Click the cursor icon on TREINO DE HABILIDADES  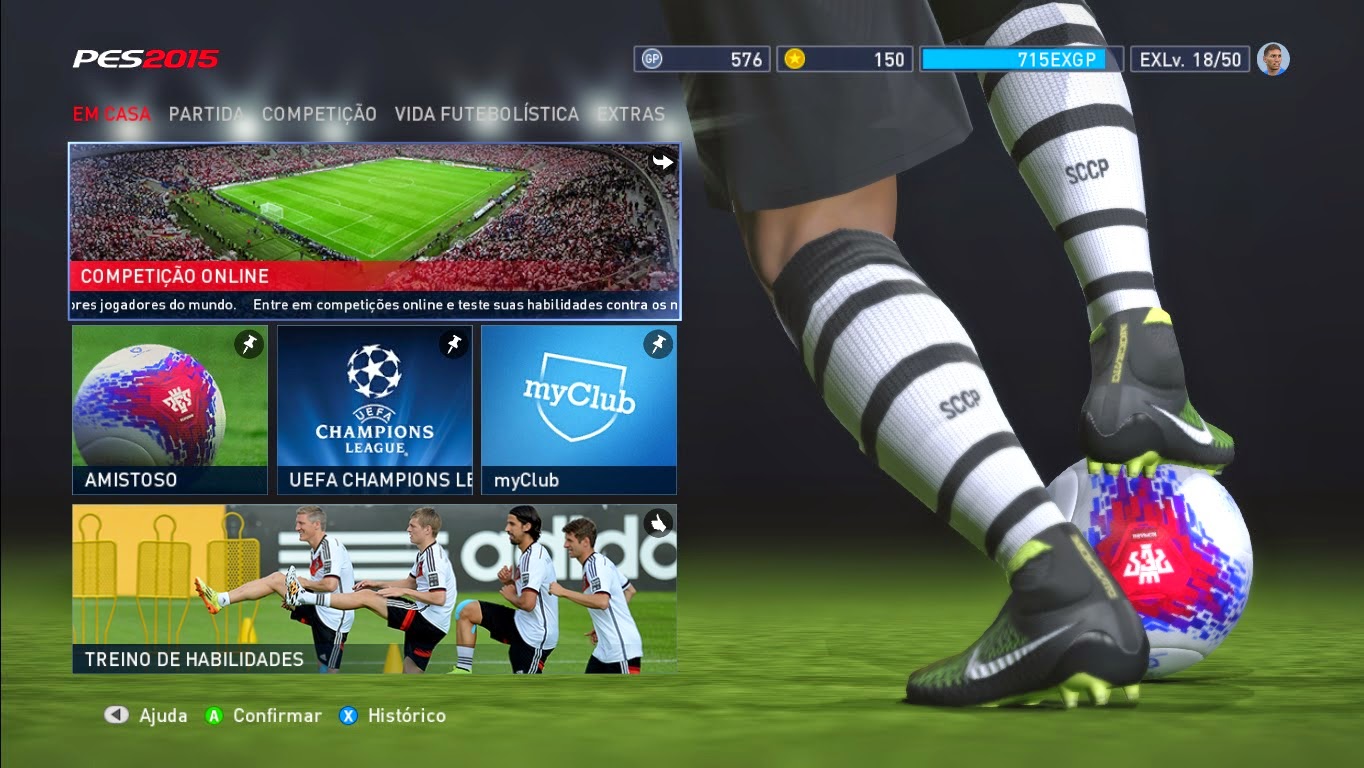click(659, 522)
